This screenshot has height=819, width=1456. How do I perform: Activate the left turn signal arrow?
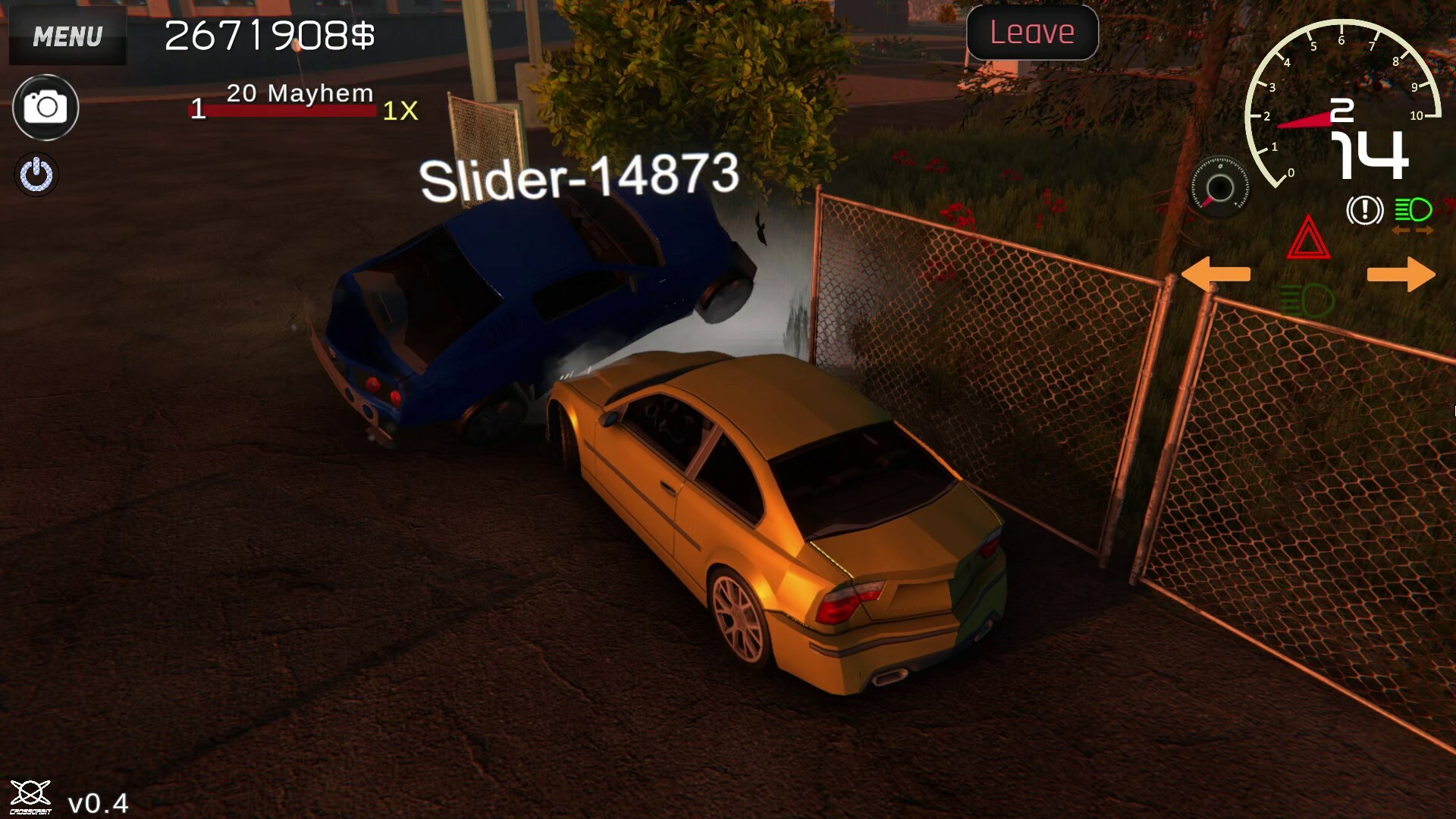click(x=1216, y=273)
